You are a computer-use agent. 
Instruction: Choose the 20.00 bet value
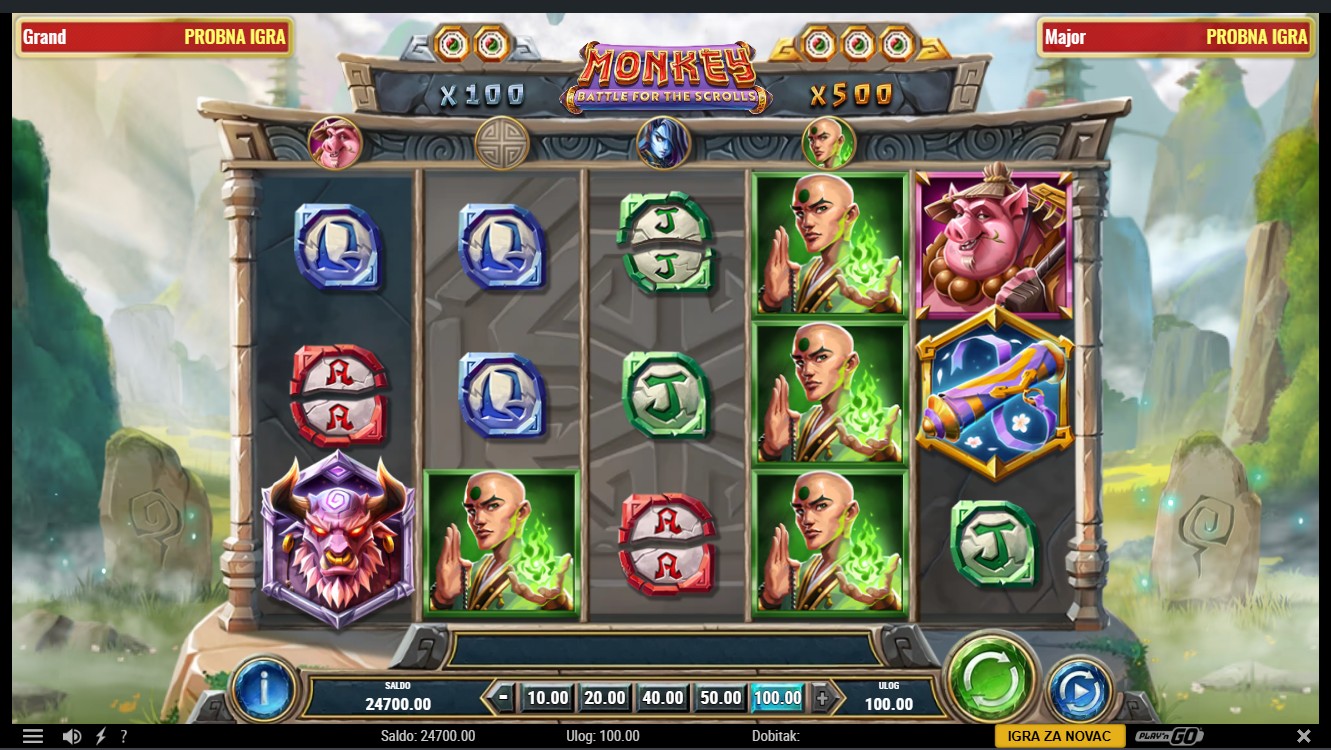point(605,698)
